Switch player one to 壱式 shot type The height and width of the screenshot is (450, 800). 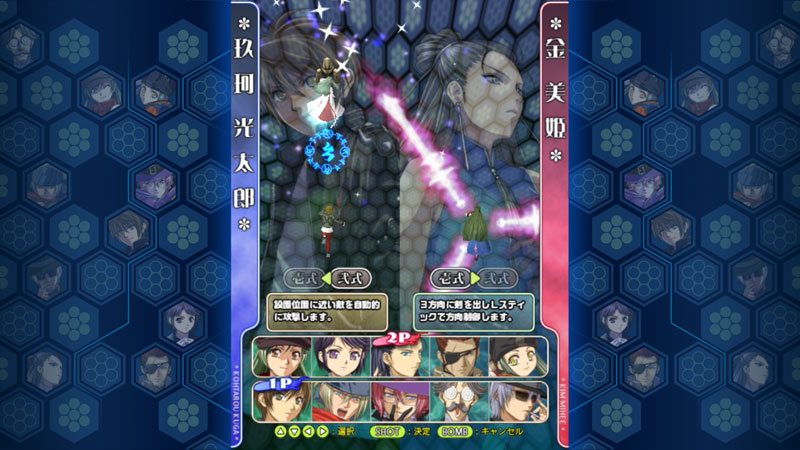pos(303,278)
